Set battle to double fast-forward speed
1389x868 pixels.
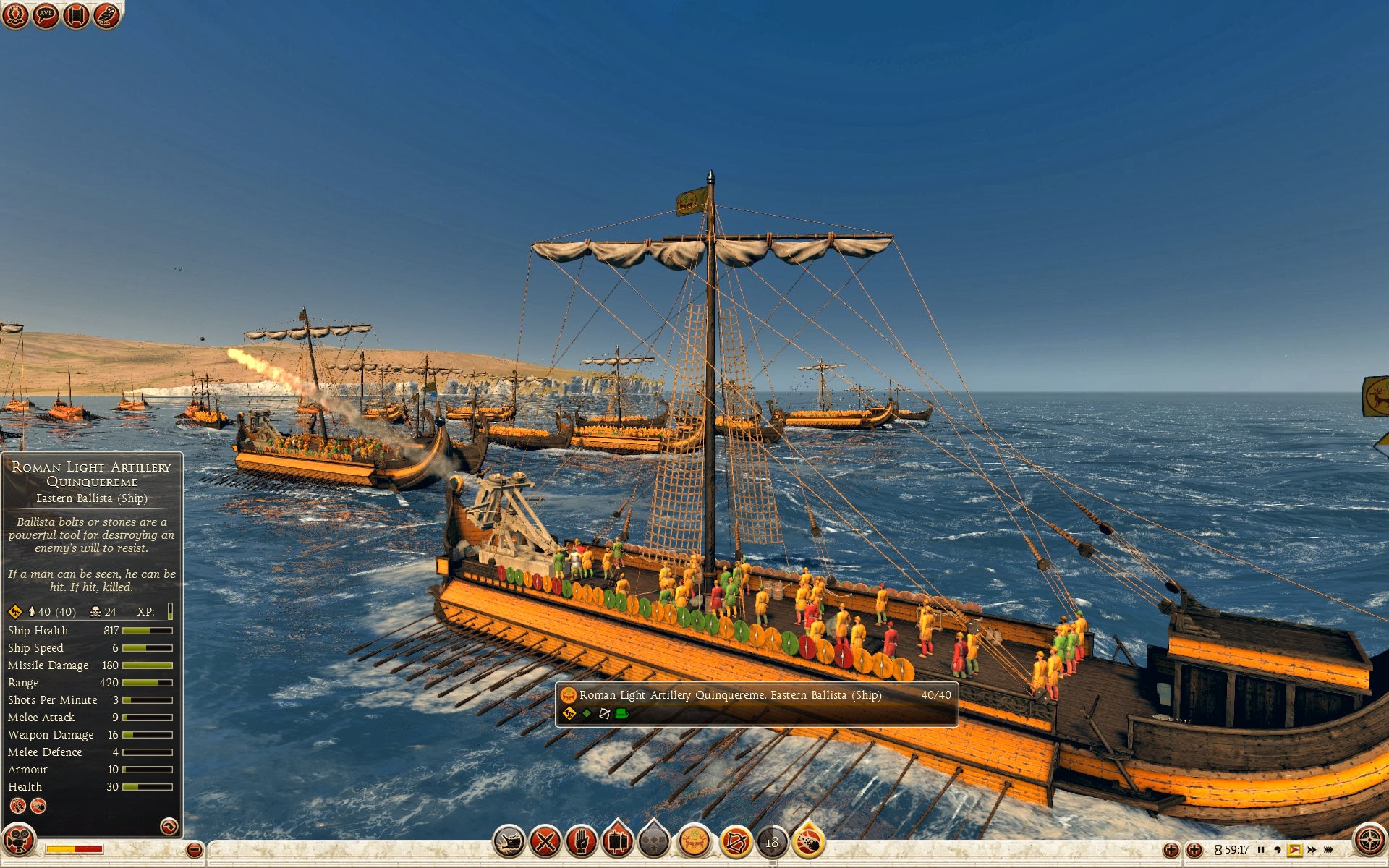pos(1312,850)
